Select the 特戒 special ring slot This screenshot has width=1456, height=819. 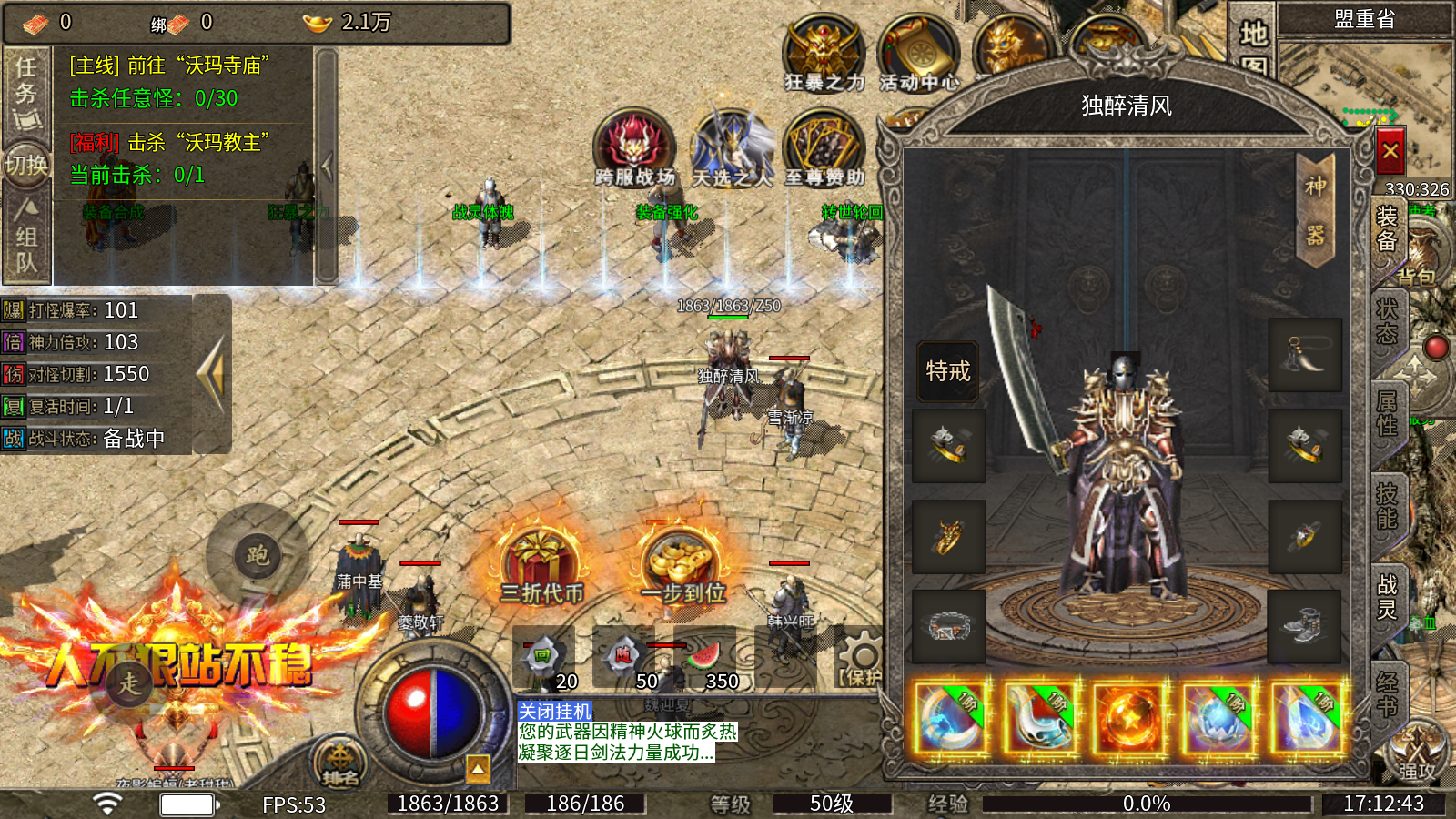[948, 371]
